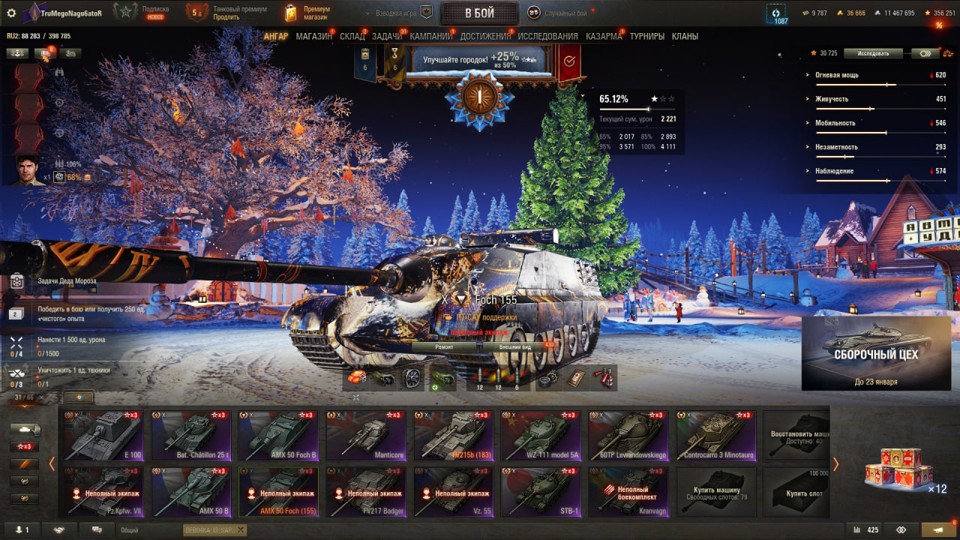Start battle with the В БОЙ button
Image resolution: width=960 pixels, height=540 pixels.
pyautogui.click(x=479, y=13)
